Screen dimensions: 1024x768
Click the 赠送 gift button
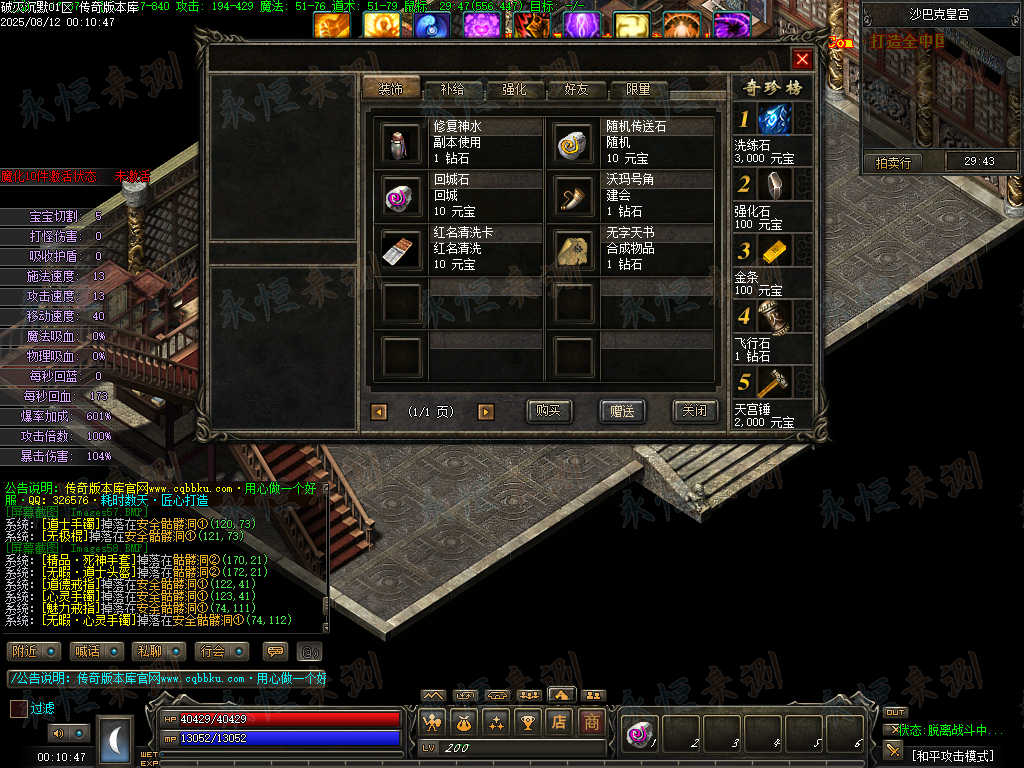(622, 411)
